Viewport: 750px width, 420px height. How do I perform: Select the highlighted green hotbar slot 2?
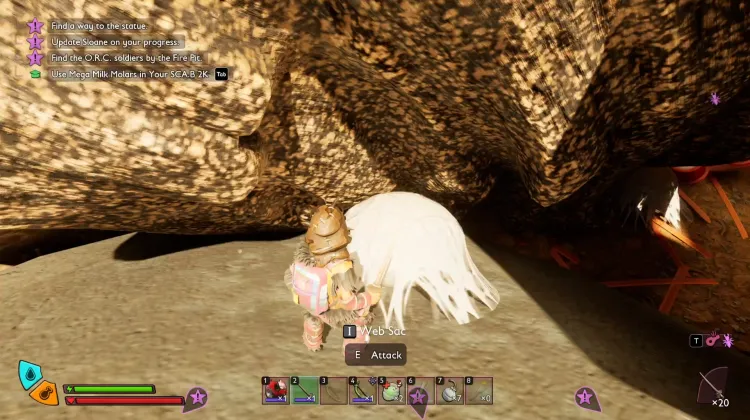[304, 391]
